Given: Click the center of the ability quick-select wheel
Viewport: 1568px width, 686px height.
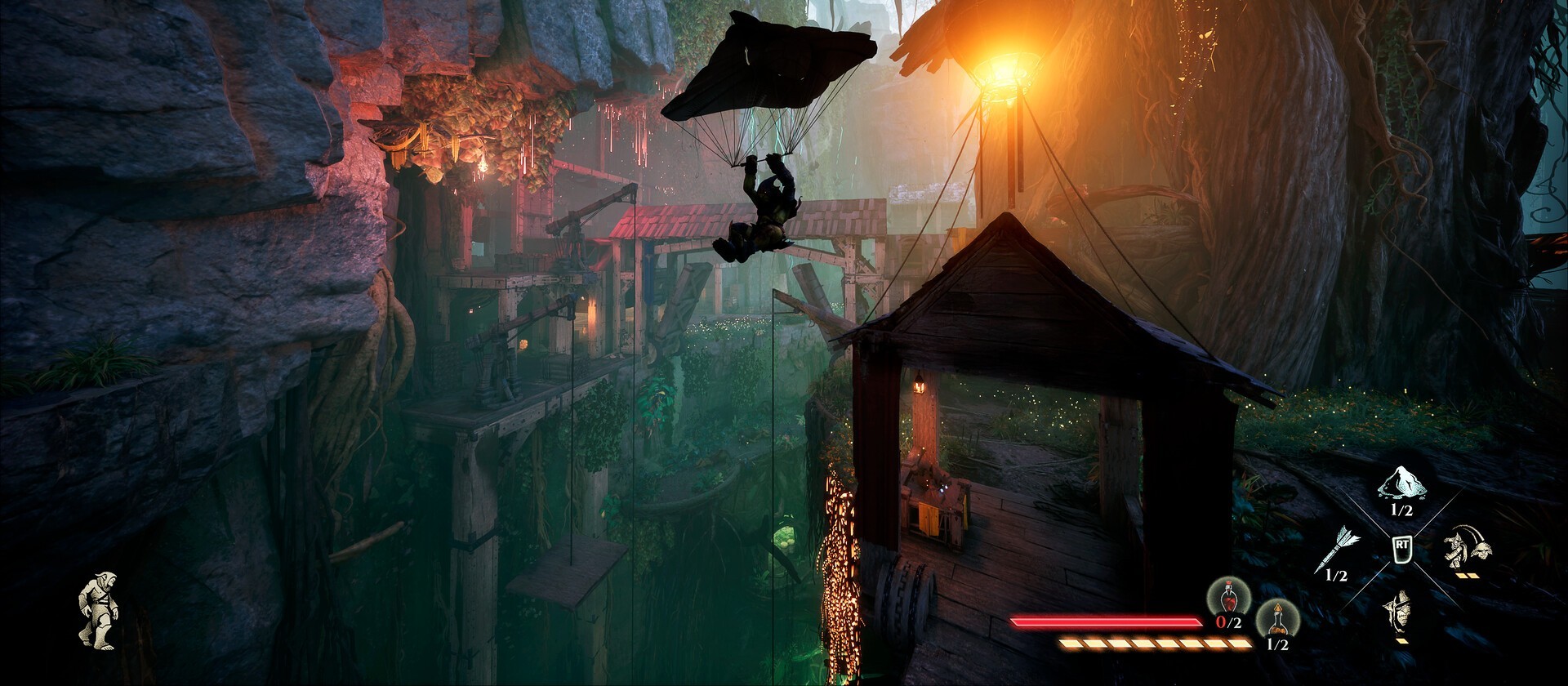Looking at the screenshot, I should (x=1402, y=550).
